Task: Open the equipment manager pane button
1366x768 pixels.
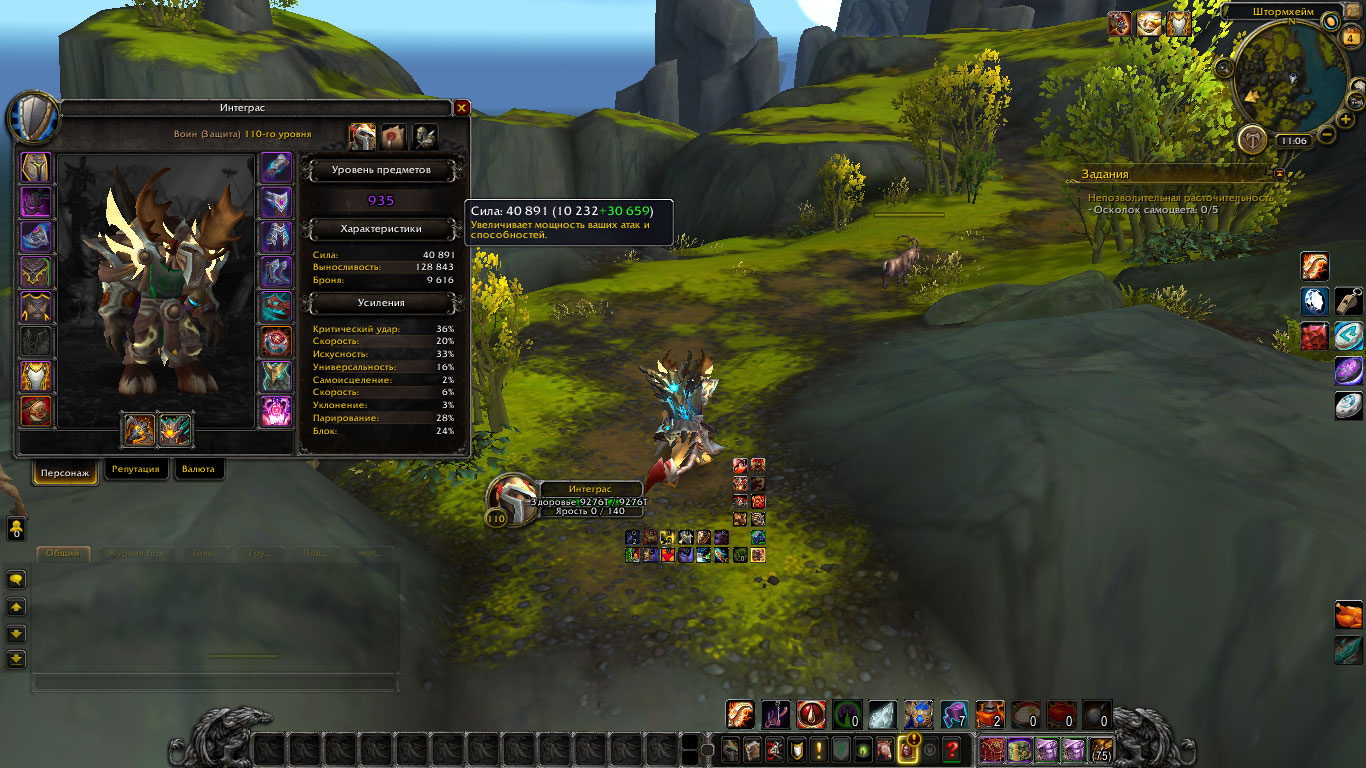Action: click(425, 136)
